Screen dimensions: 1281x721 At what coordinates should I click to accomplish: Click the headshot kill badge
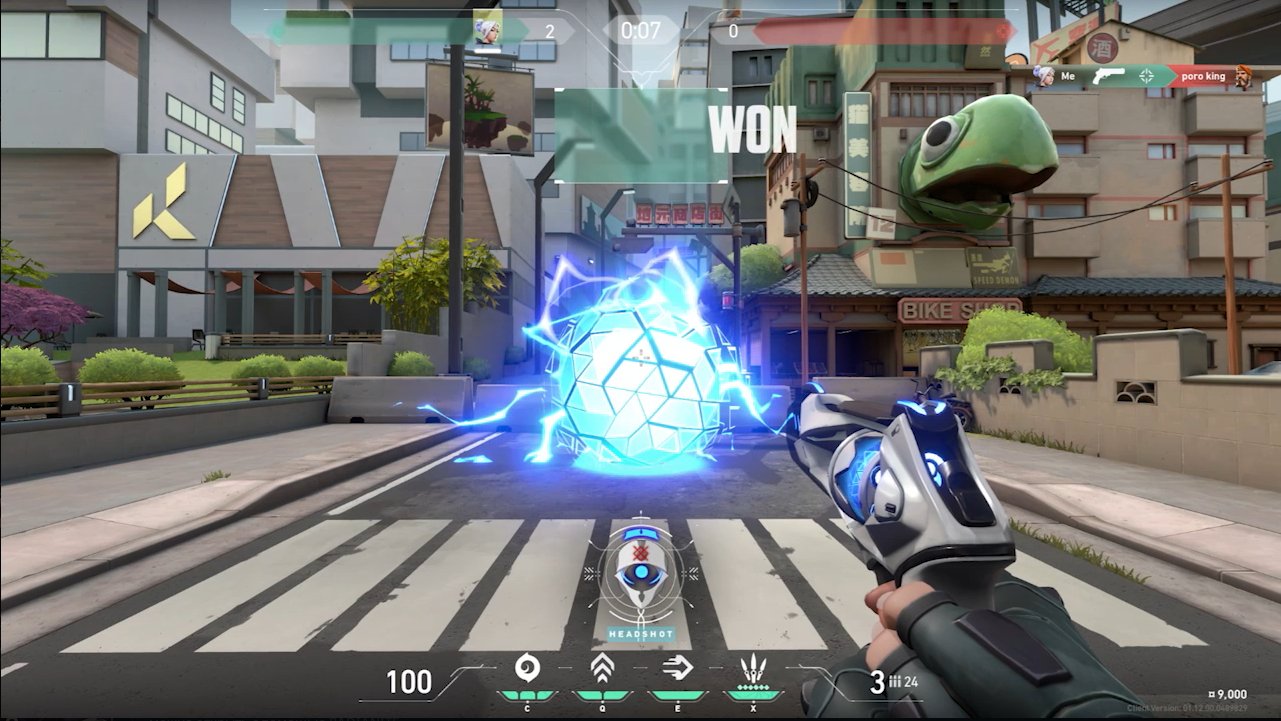pyautogui.click(x=641, y=581)
